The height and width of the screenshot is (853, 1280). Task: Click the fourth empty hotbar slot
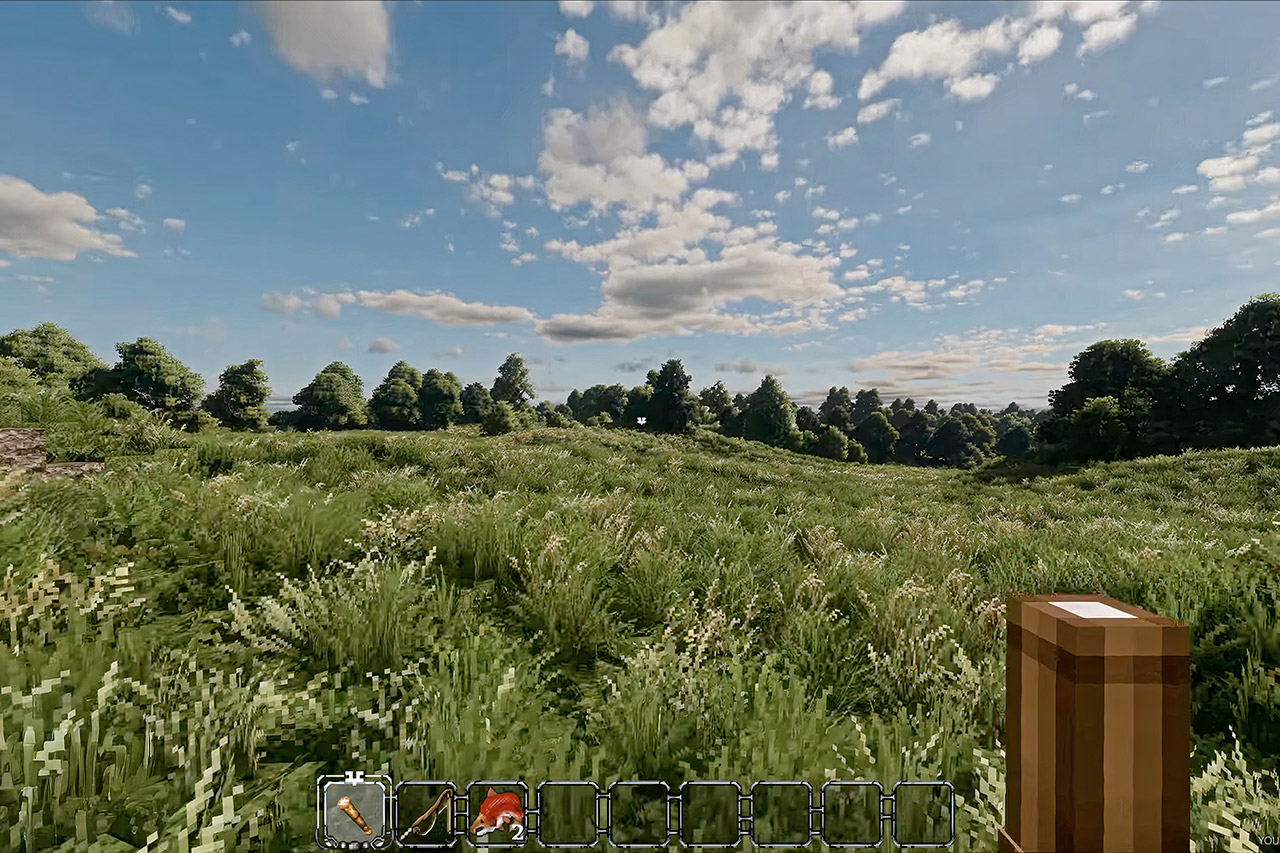(569, 812)
